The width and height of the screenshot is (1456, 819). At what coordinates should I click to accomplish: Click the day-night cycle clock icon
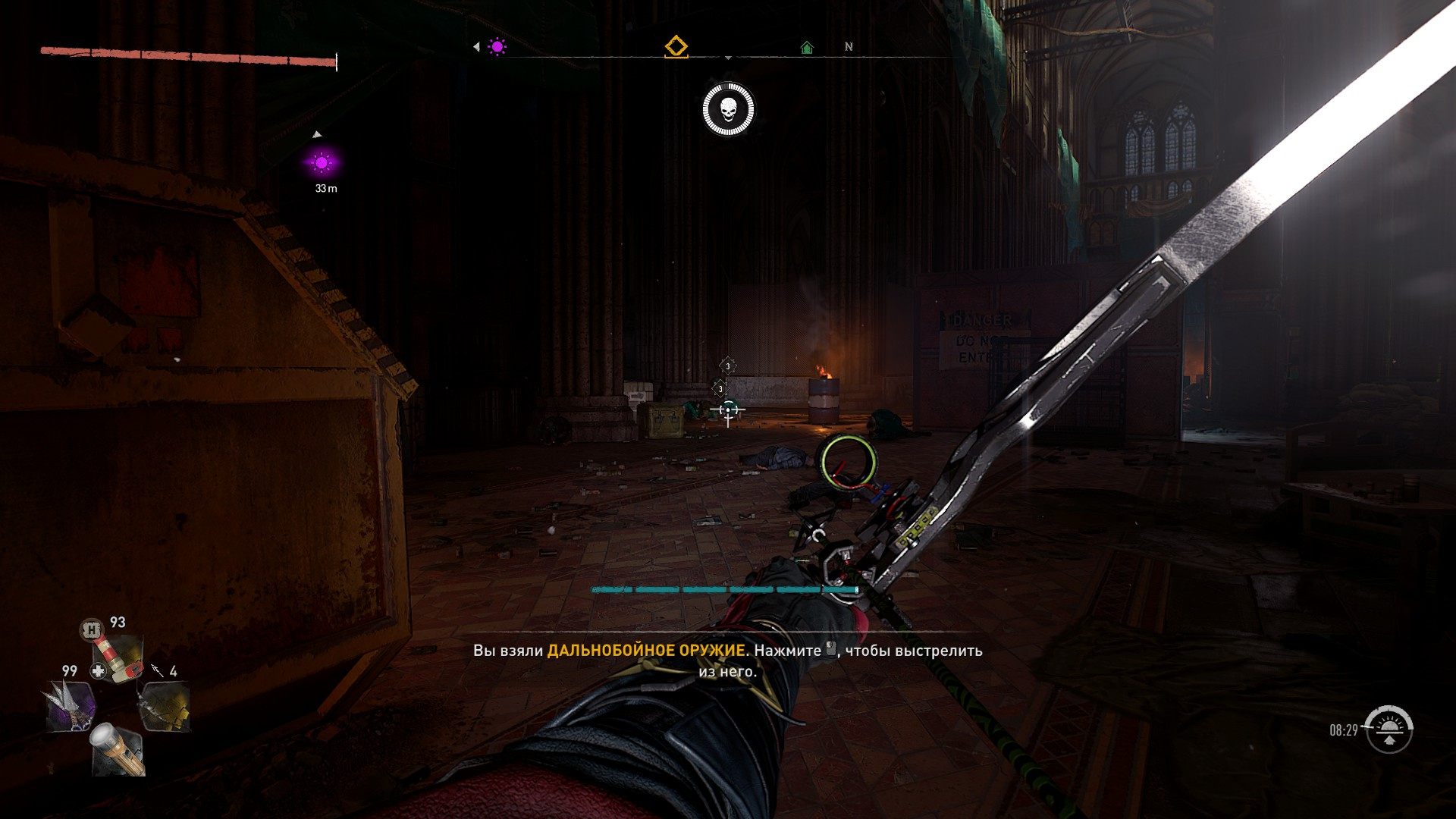pyautogui.click(x=1388, y=730)
